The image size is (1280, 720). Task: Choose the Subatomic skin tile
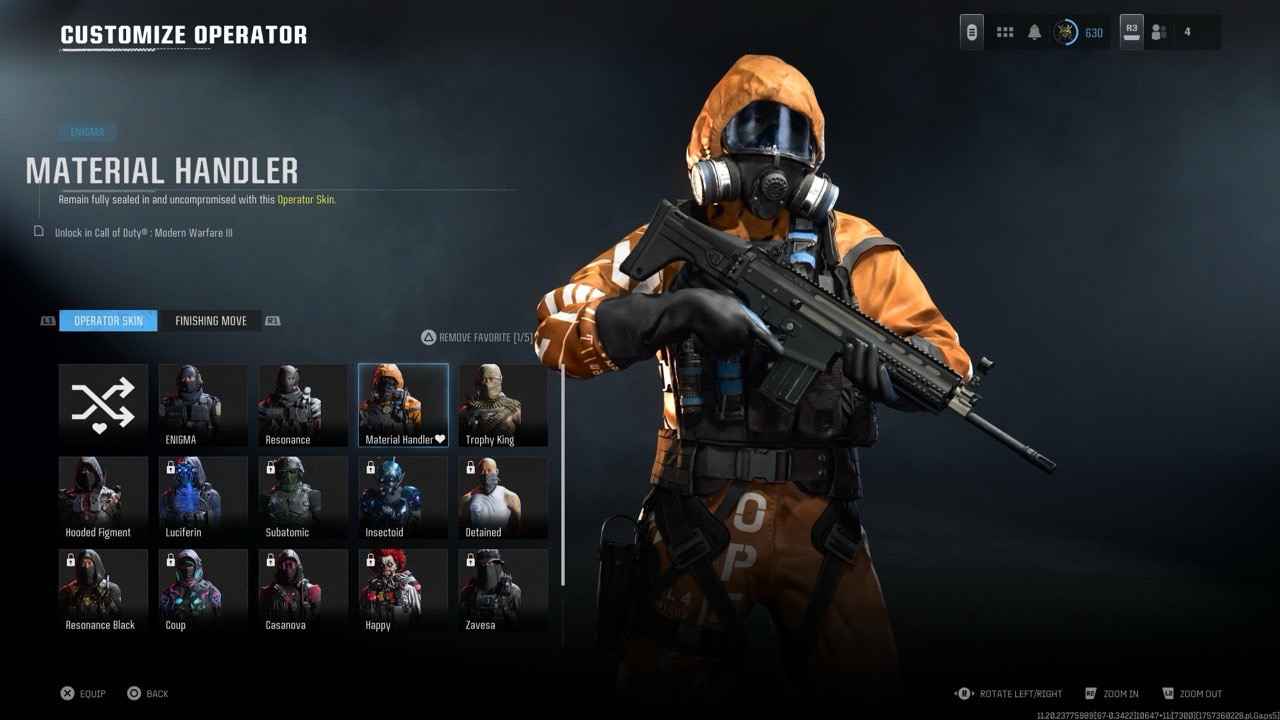click(x=303, y=498)
